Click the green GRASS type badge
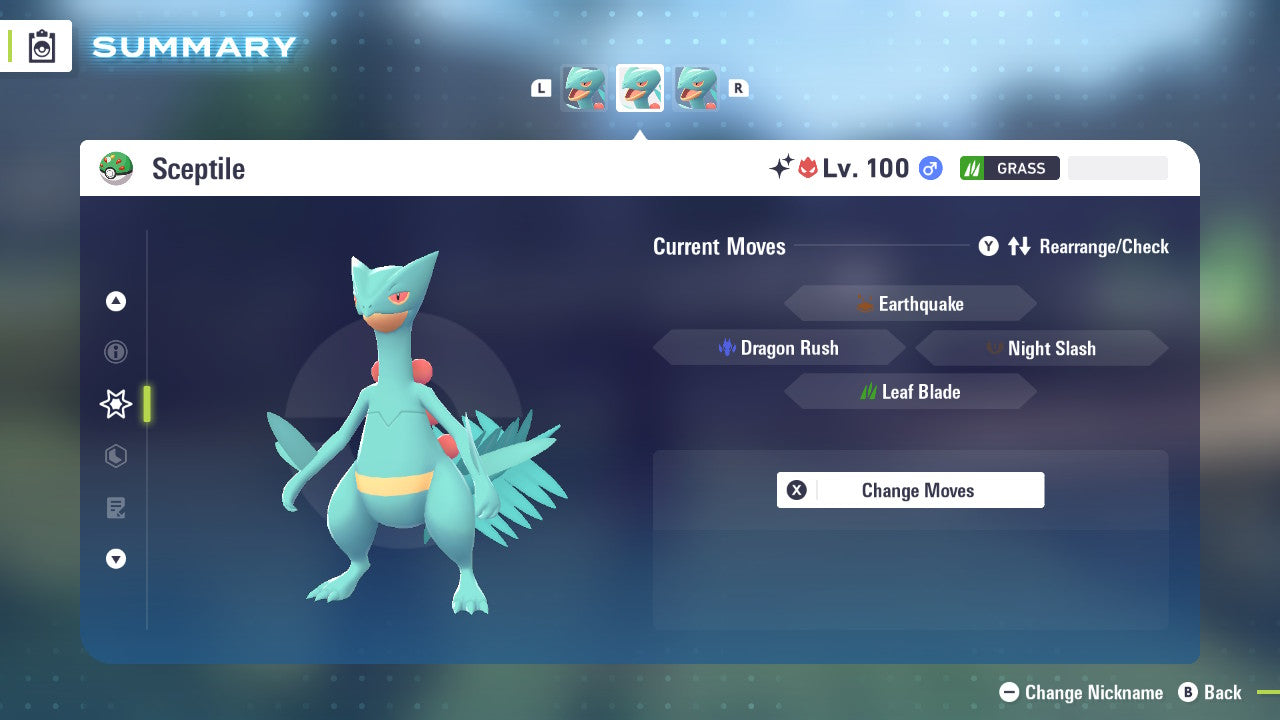The image size is (1280, 720). point(1009,168)
